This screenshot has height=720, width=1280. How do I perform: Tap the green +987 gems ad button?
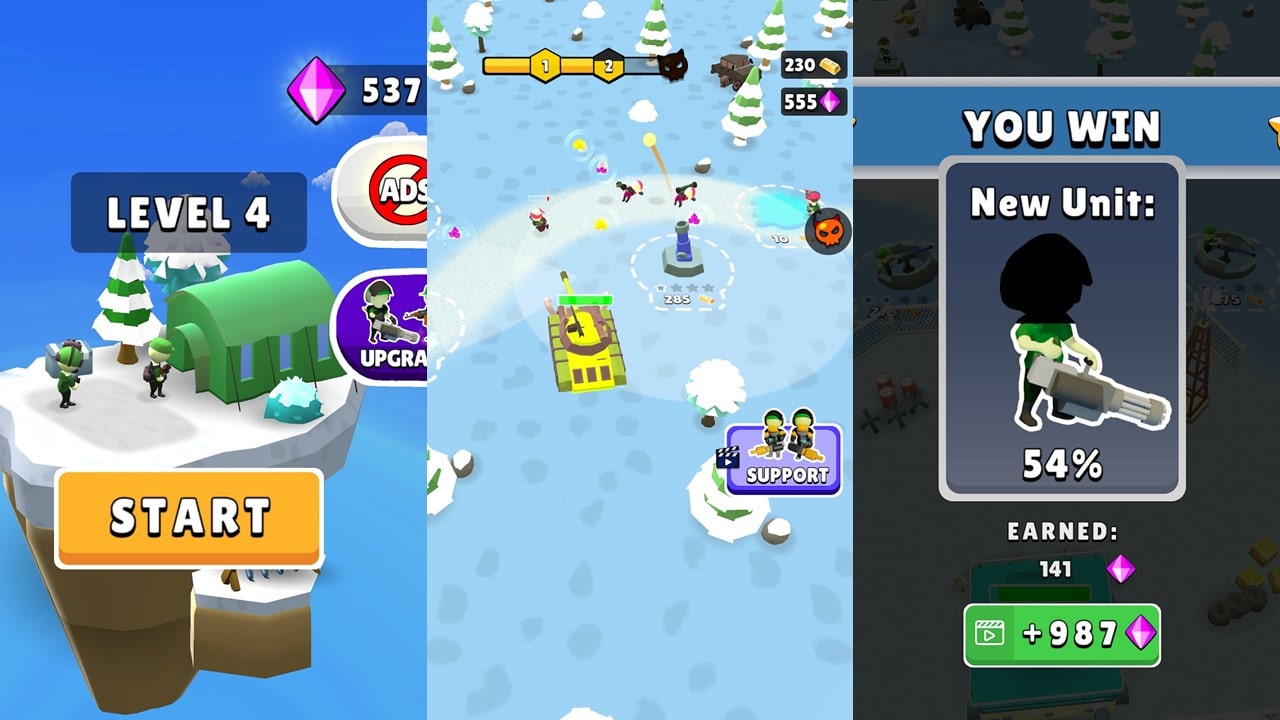tap(1064, 634)
